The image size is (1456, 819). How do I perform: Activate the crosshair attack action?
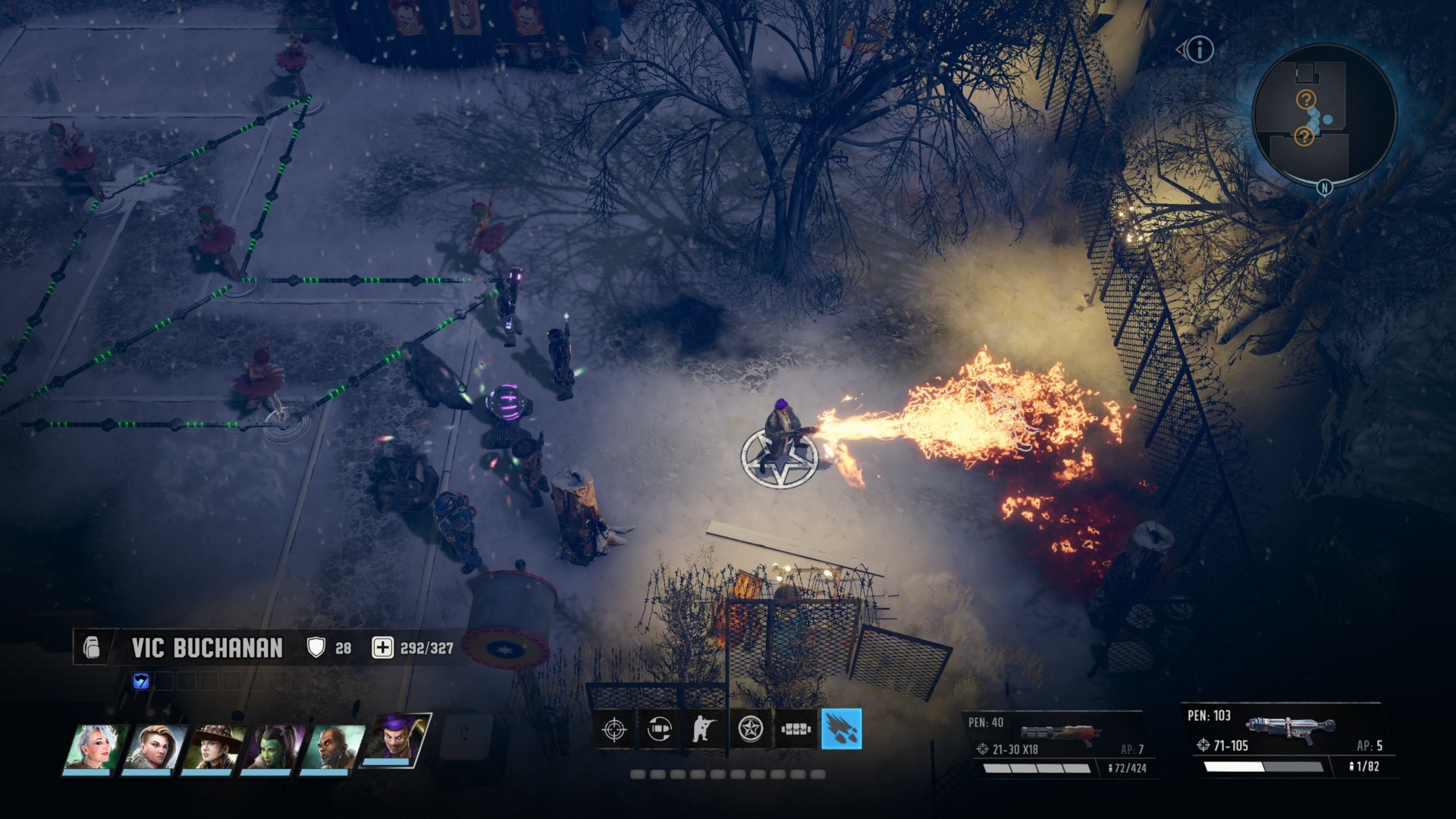[613, 730]
